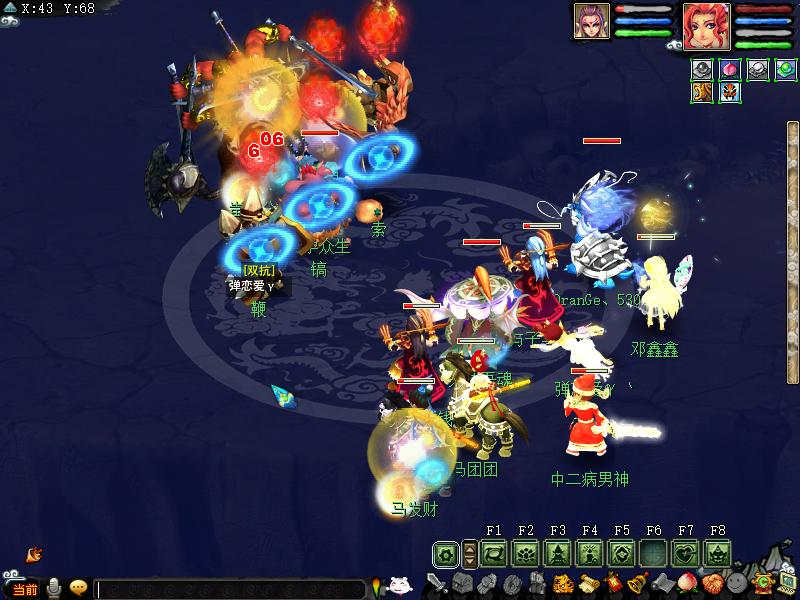Activate the F5 diamond skill
The image size is (800, 600).
[622, 553]
